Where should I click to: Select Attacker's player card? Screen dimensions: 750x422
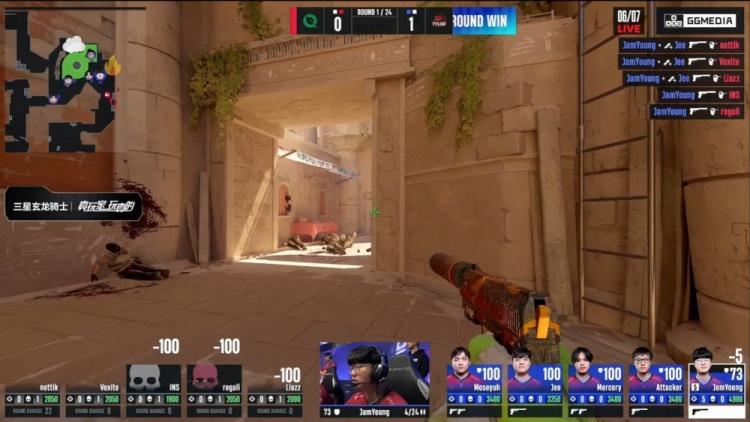point(657,382)
